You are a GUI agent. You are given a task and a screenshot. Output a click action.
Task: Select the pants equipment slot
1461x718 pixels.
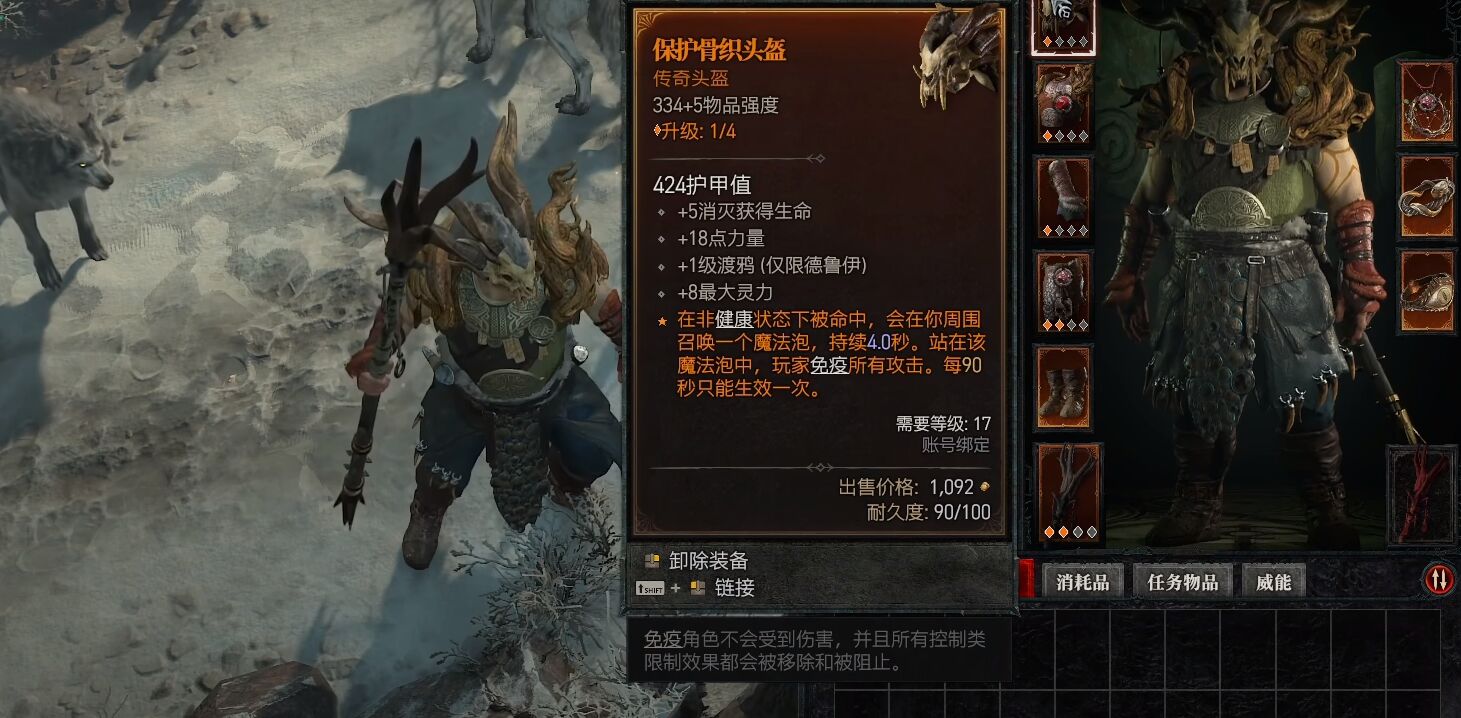point(1063,292)
